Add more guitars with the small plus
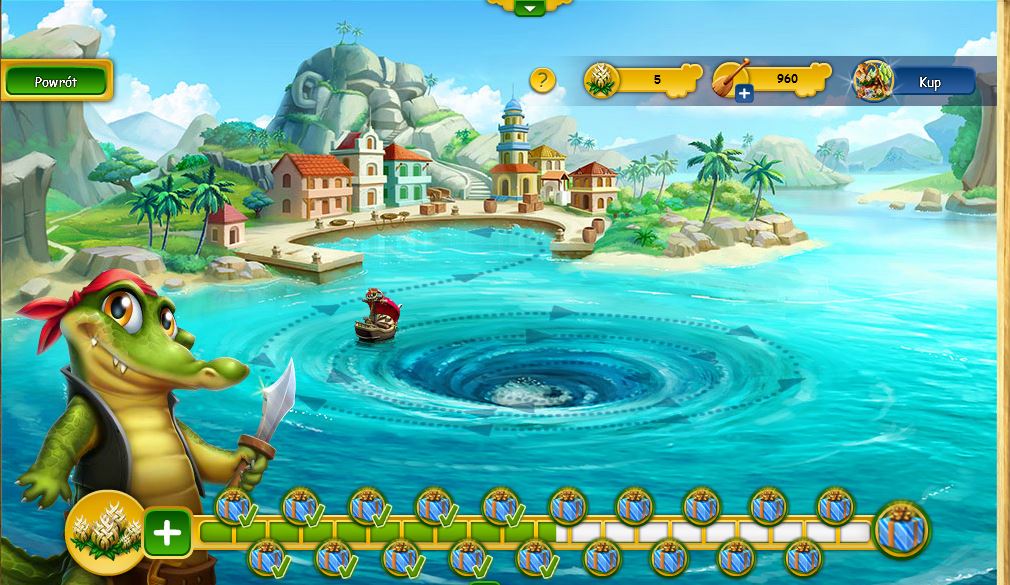This screenshot has width=1010, height=585. point(743,94)
